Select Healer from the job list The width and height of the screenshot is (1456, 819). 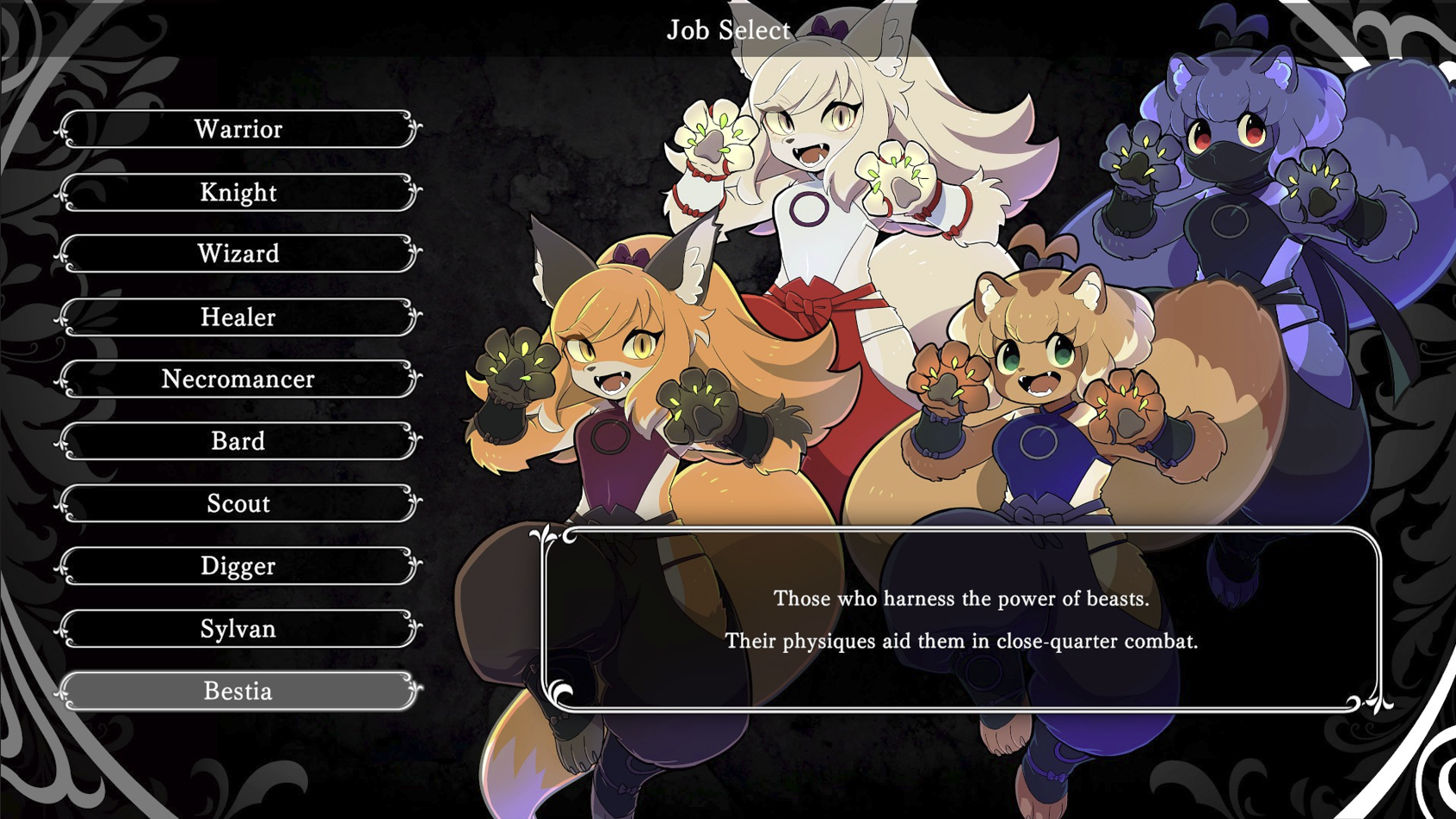(238, 317)
